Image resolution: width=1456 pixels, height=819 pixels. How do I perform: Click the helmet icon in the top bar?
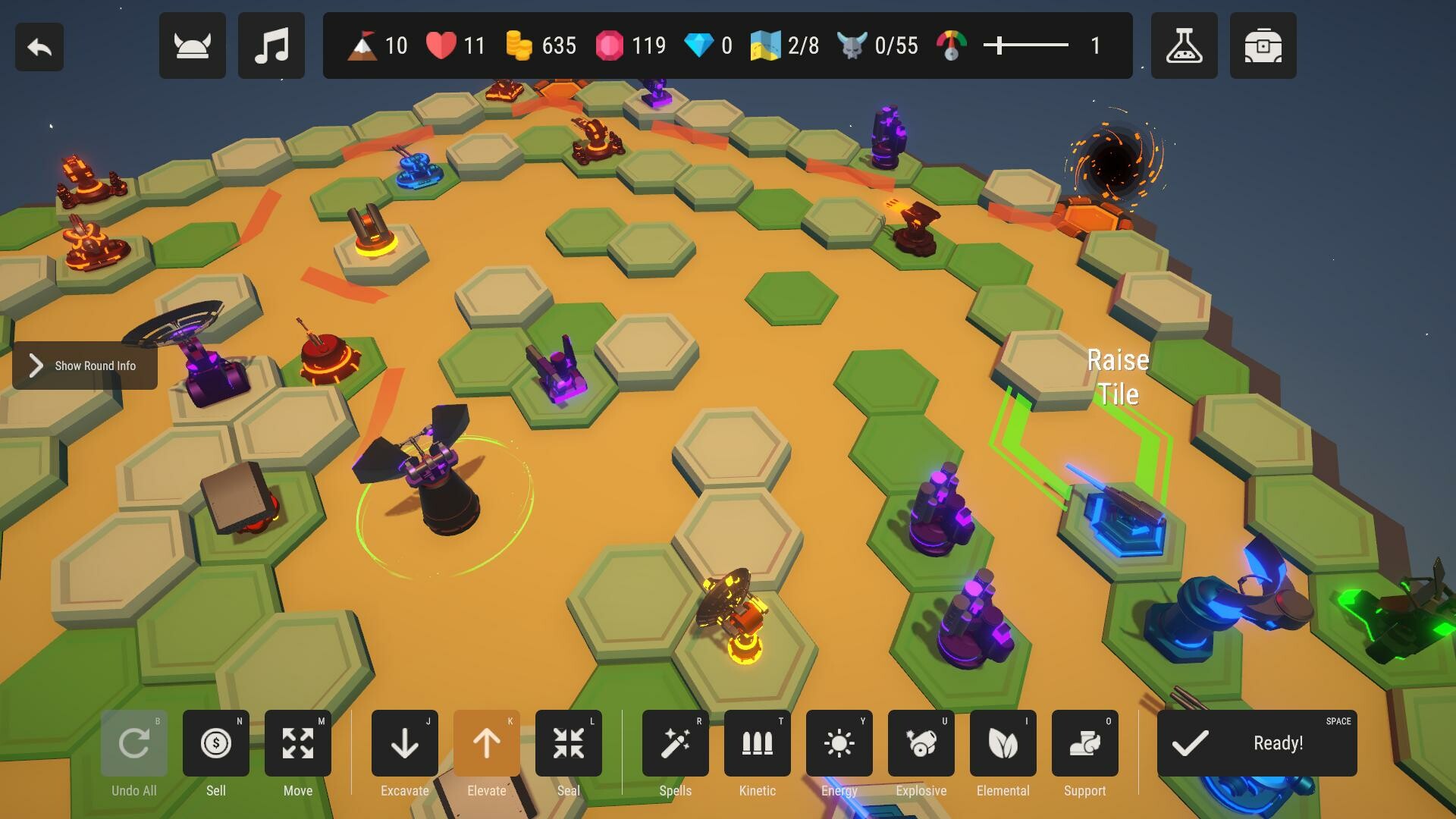coord(192,45)
